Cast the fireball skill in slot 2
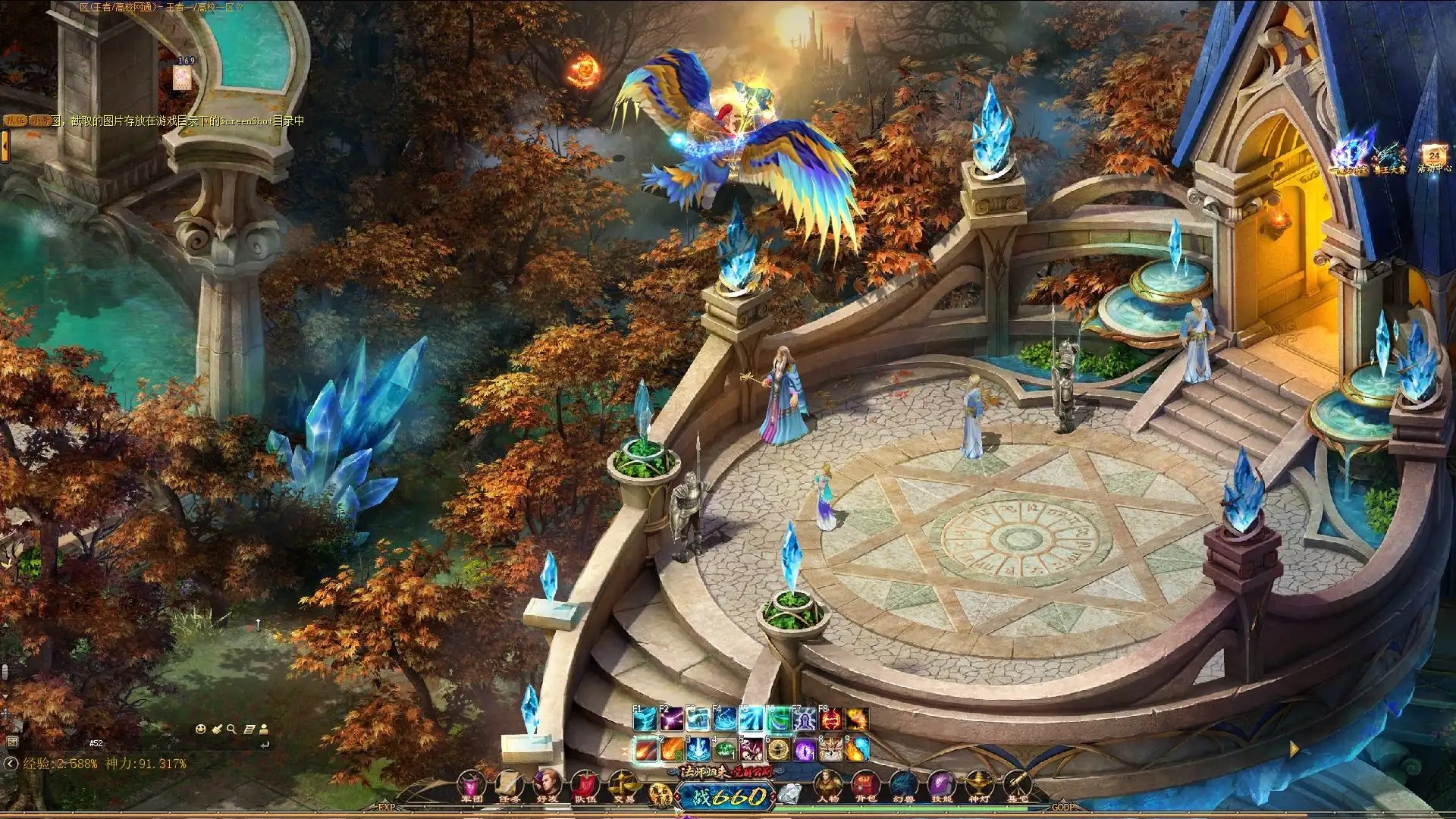Image resolution: width=1456 pixels, height=819 pixels. point(673,750)
